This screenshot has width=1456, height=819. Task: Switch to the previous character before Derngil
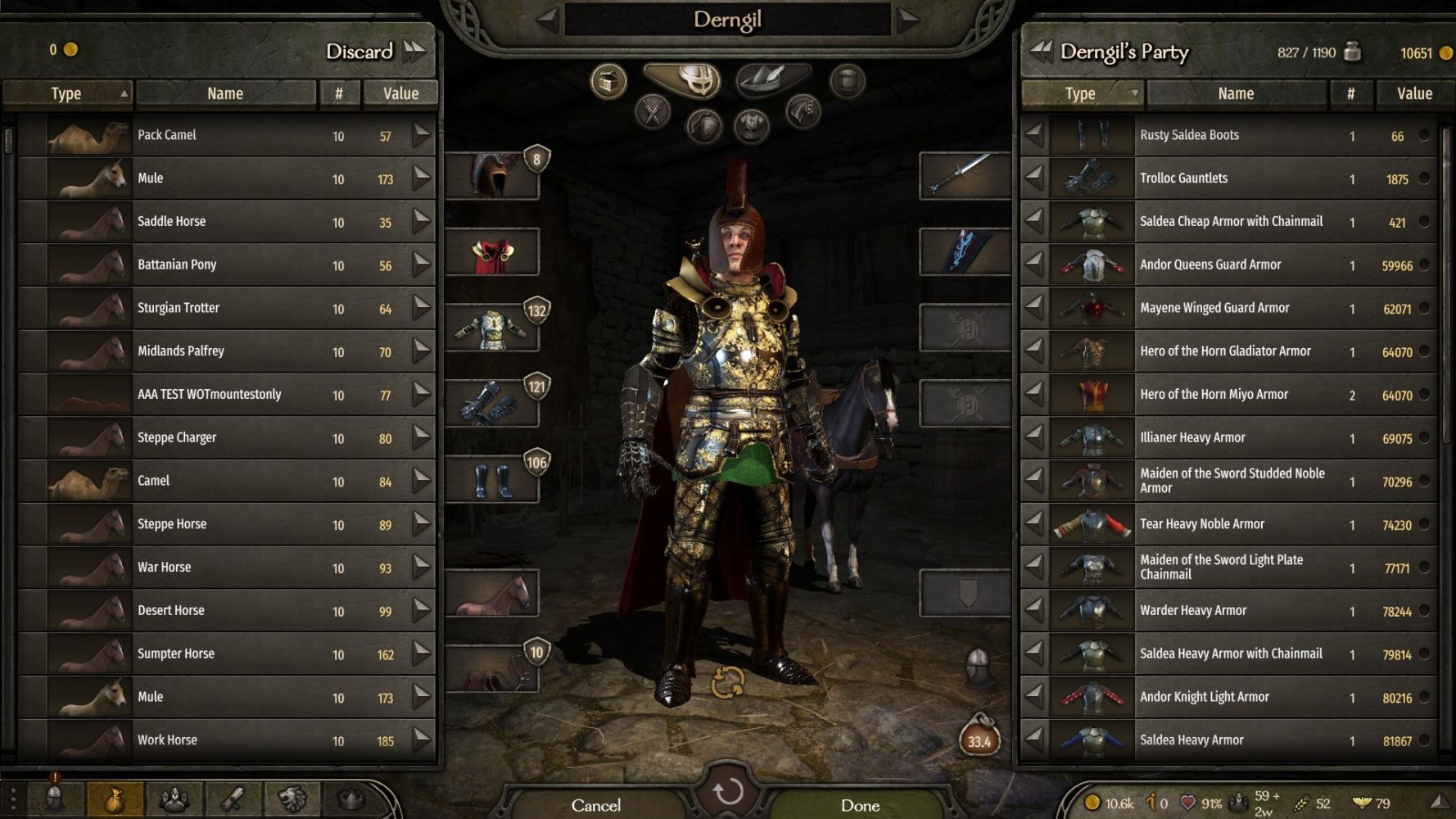pyautogui.click(x=548, y=20)
